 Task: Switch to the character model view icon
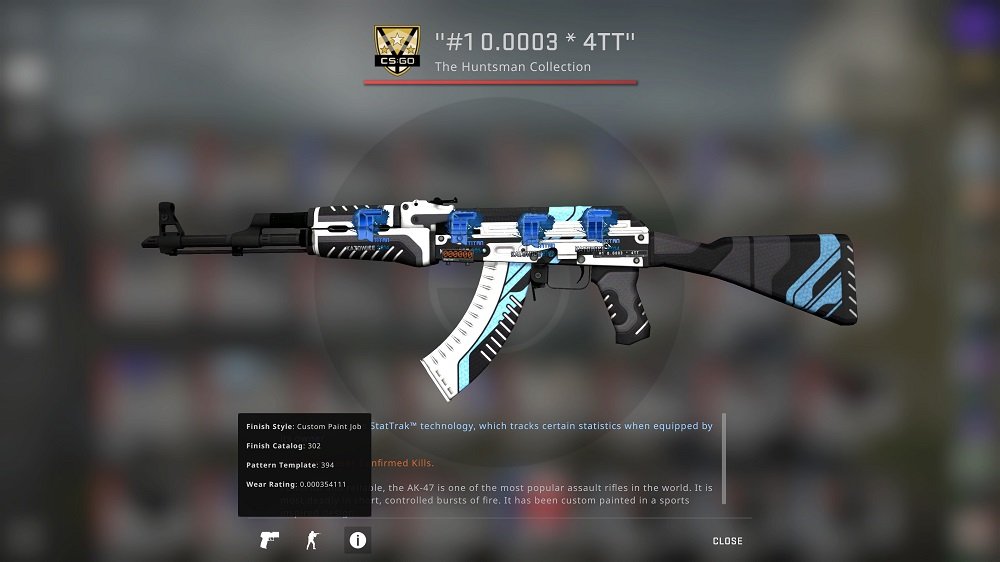tap(312, 541)
